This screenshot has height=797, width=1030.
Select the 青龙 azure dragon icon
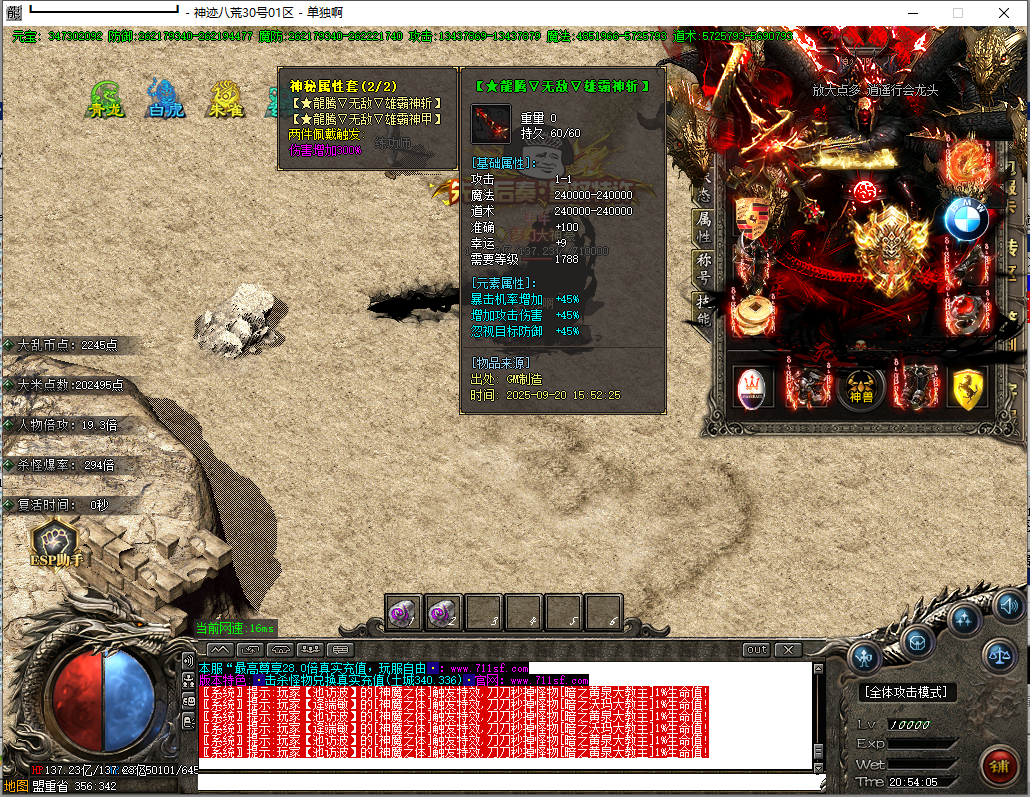[105, 97]
